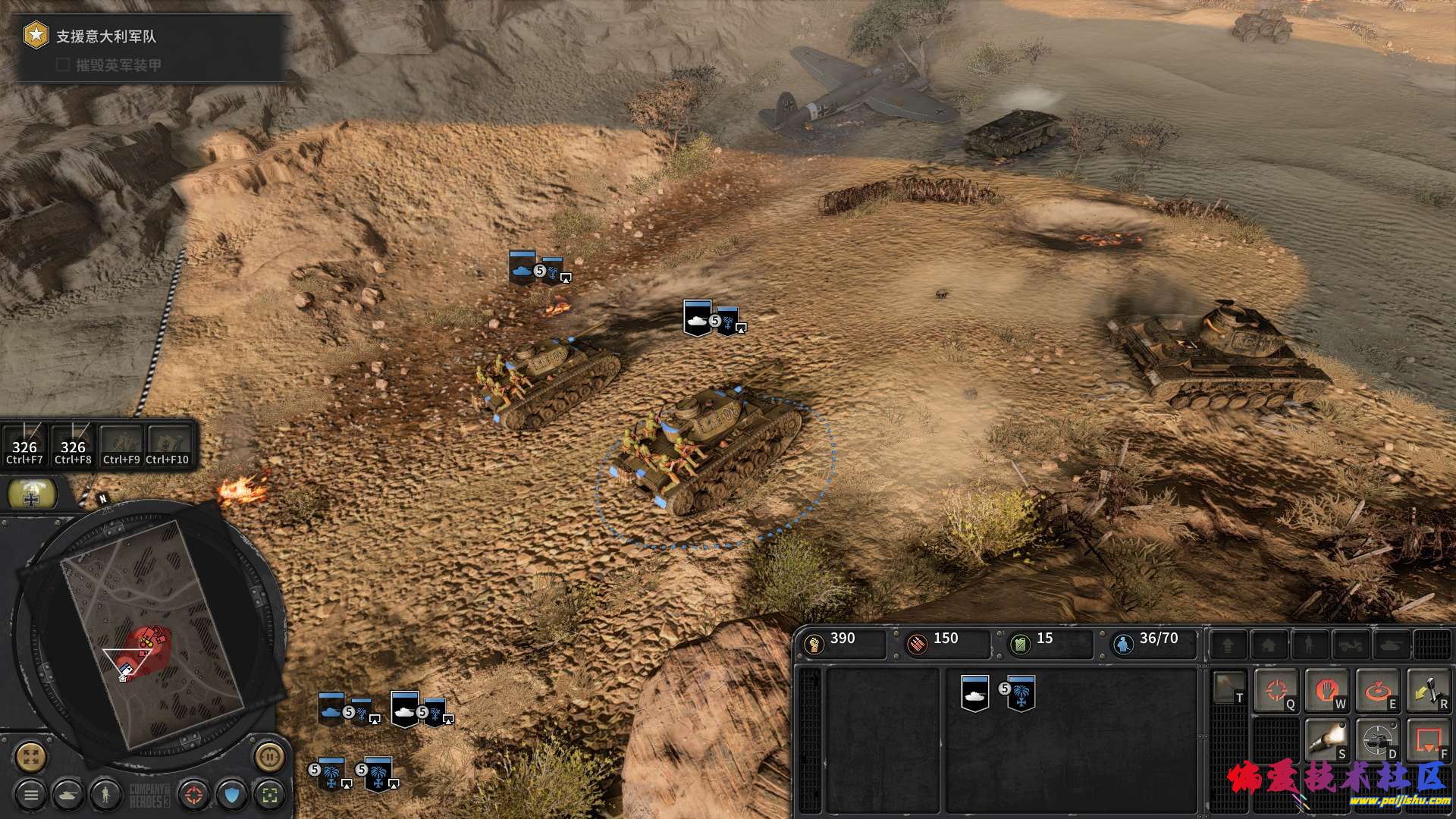Screen dimensions: 1456x819
Task: Click the minimap to move the camera
Action: point(152,629)
